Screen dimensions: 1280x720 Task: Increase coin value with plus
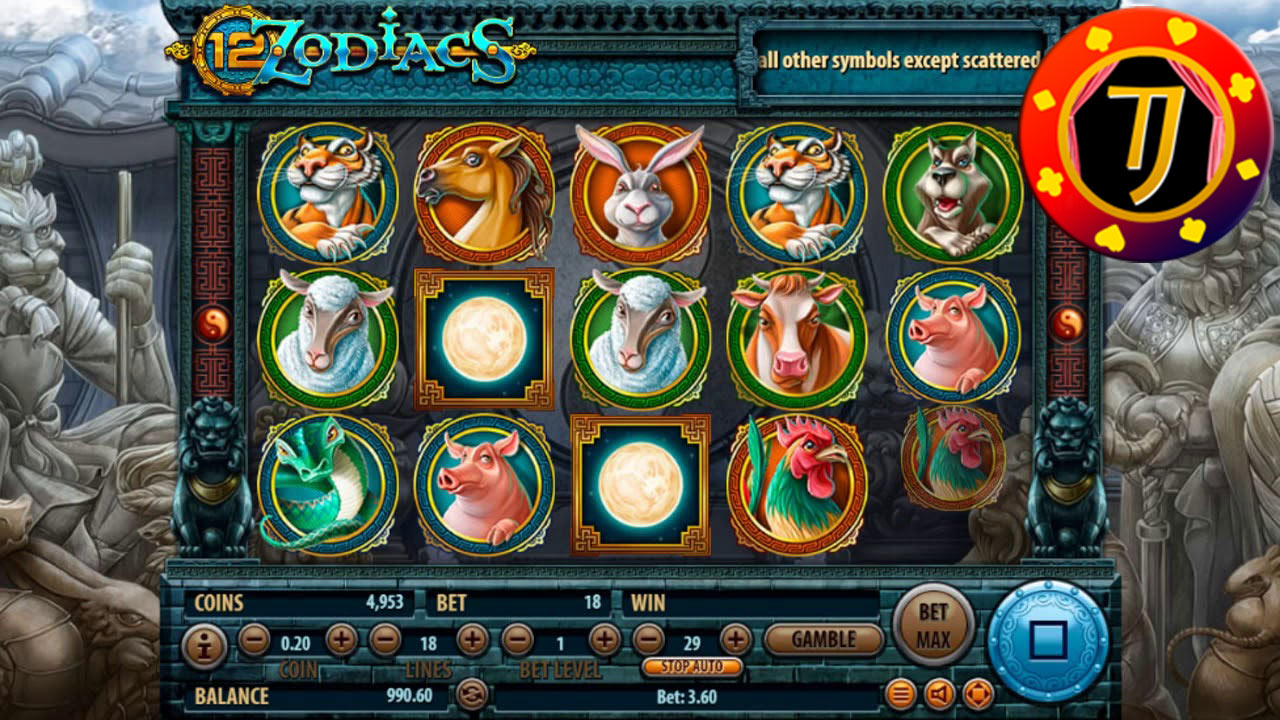[x=343, y=637]
